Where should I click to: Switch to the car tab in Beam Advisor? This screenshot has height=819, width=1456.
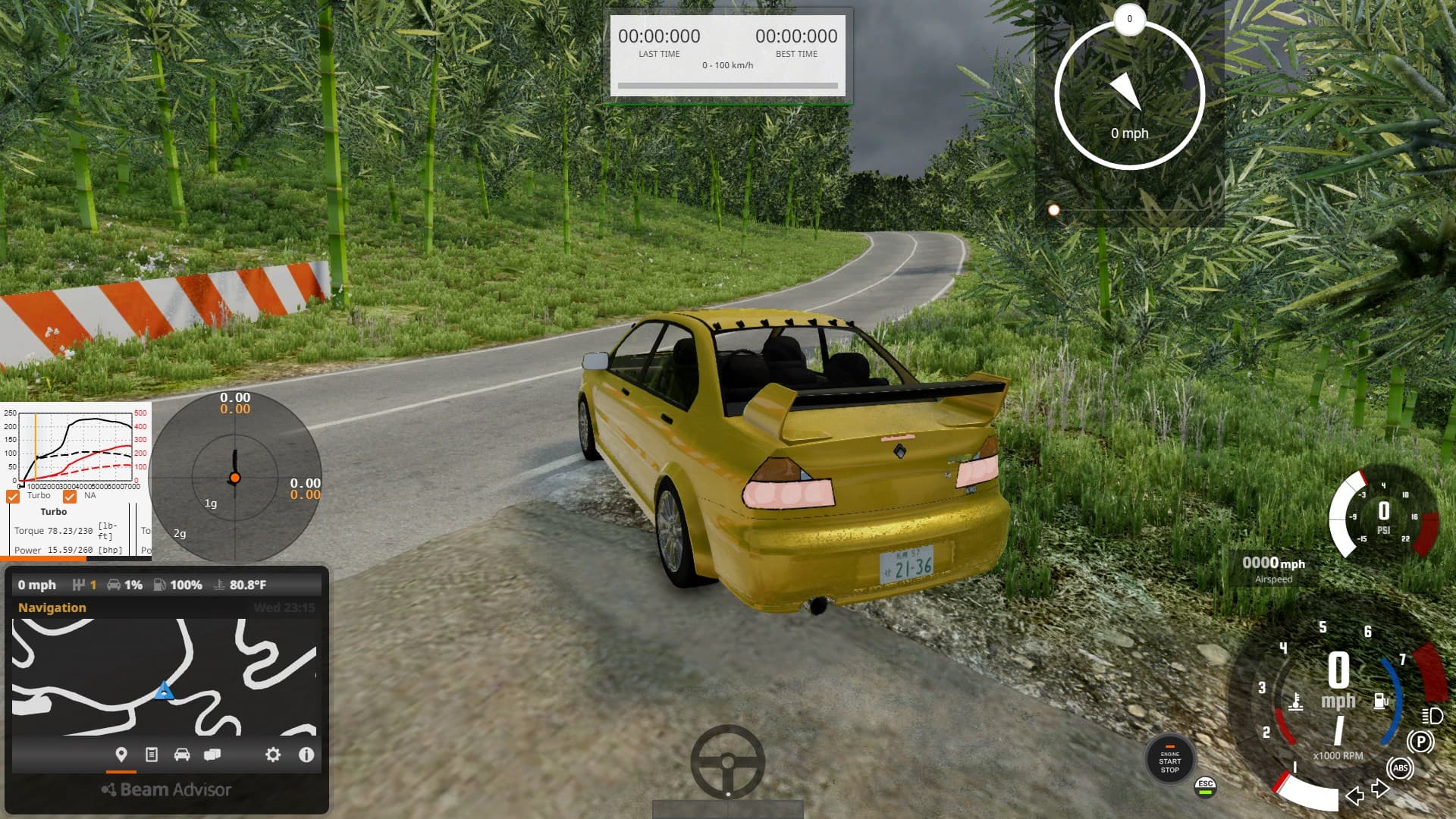[x=182, y=755]
